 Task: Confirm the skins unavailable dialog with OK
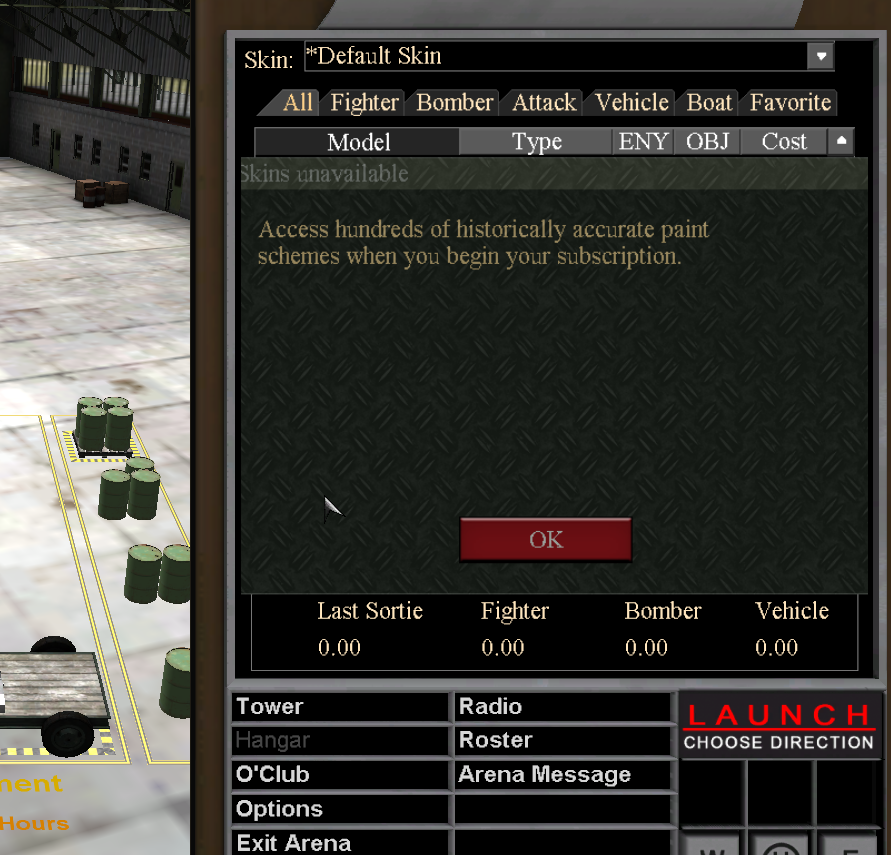[545, 540]
